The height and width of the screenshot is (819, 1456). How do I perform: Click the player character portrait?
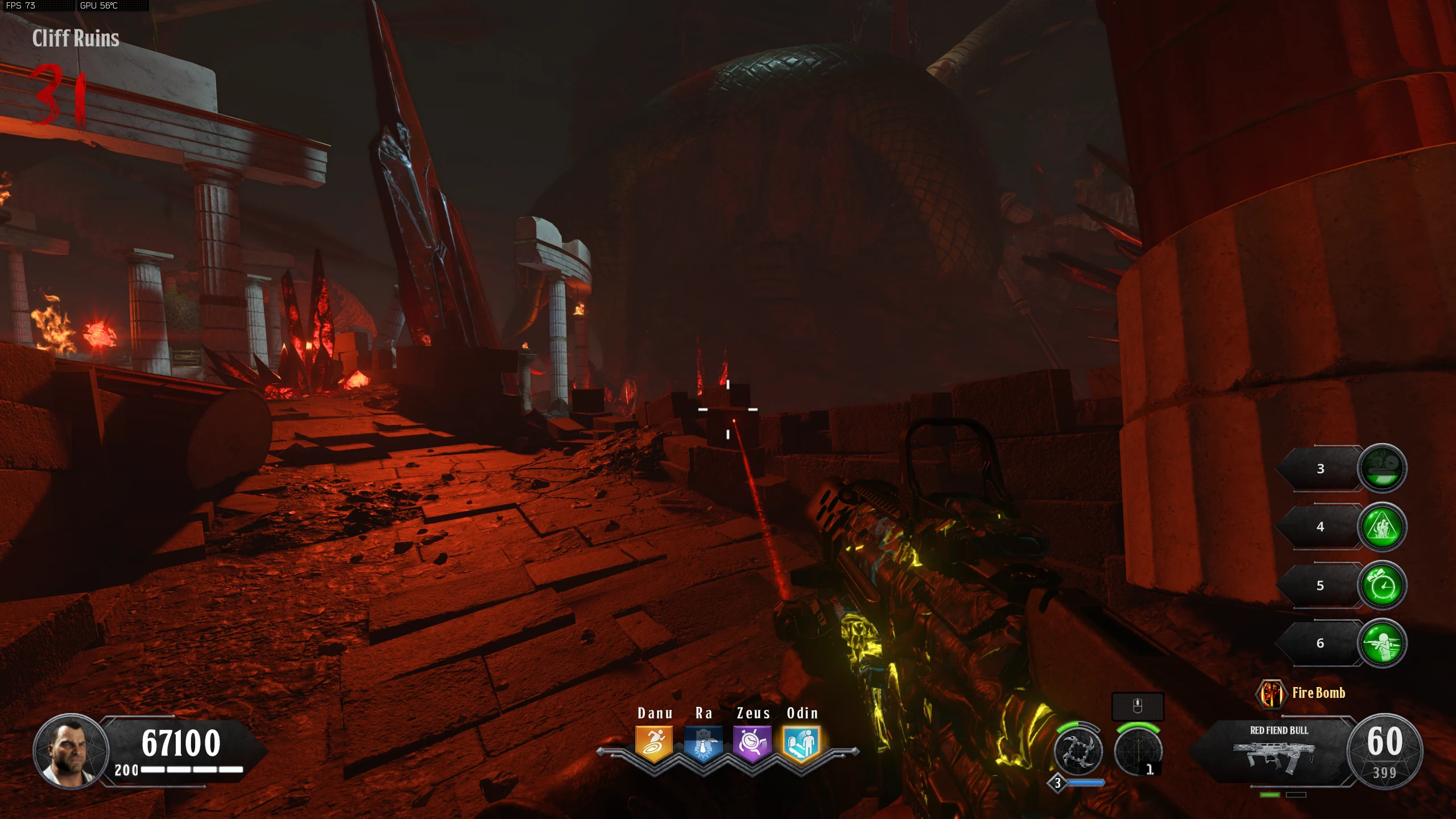[71, 751]
